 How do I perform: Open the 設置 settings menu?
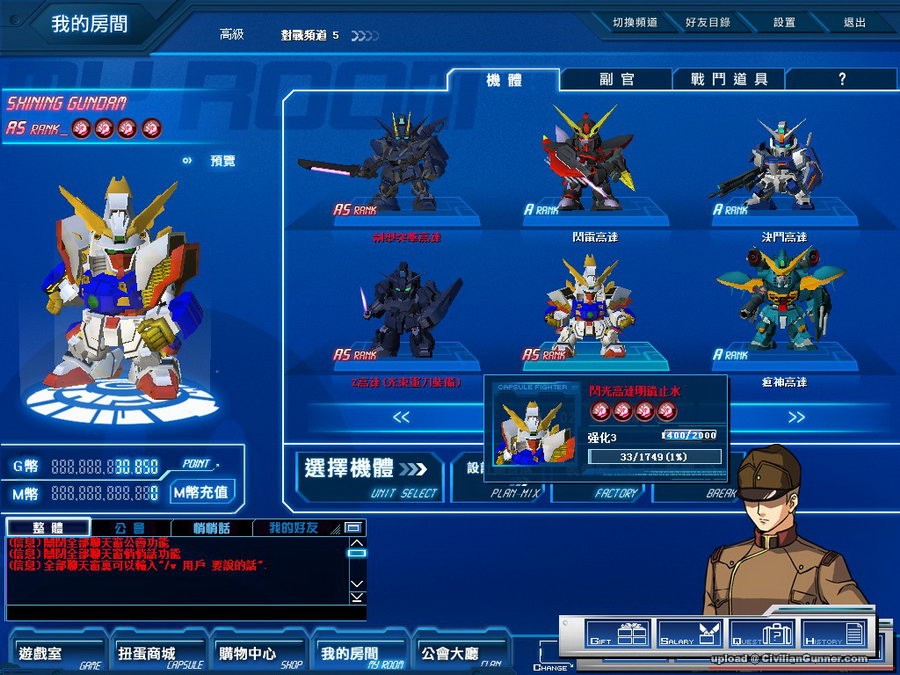point(784,22)
